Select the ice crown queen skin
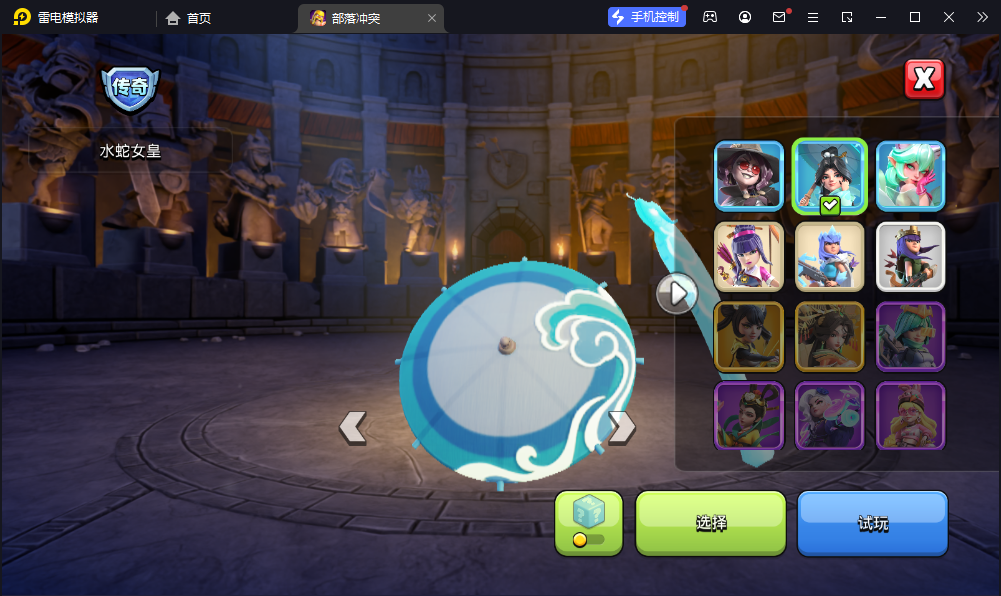1001x596 pixels. (x=830, y=256)
